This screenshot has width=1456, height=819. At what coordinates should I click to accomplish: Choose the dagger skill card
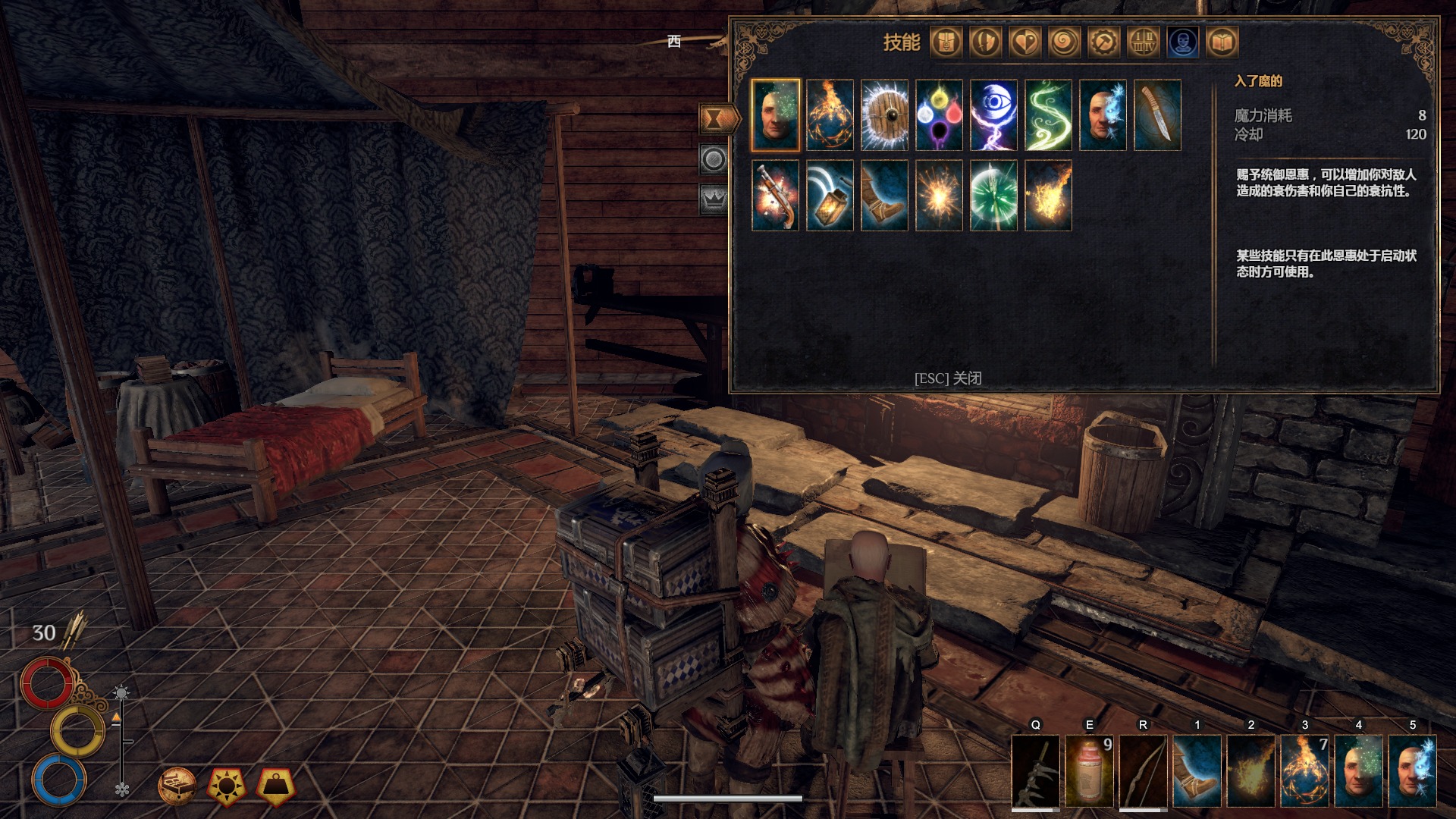[x=1157, y=115]
